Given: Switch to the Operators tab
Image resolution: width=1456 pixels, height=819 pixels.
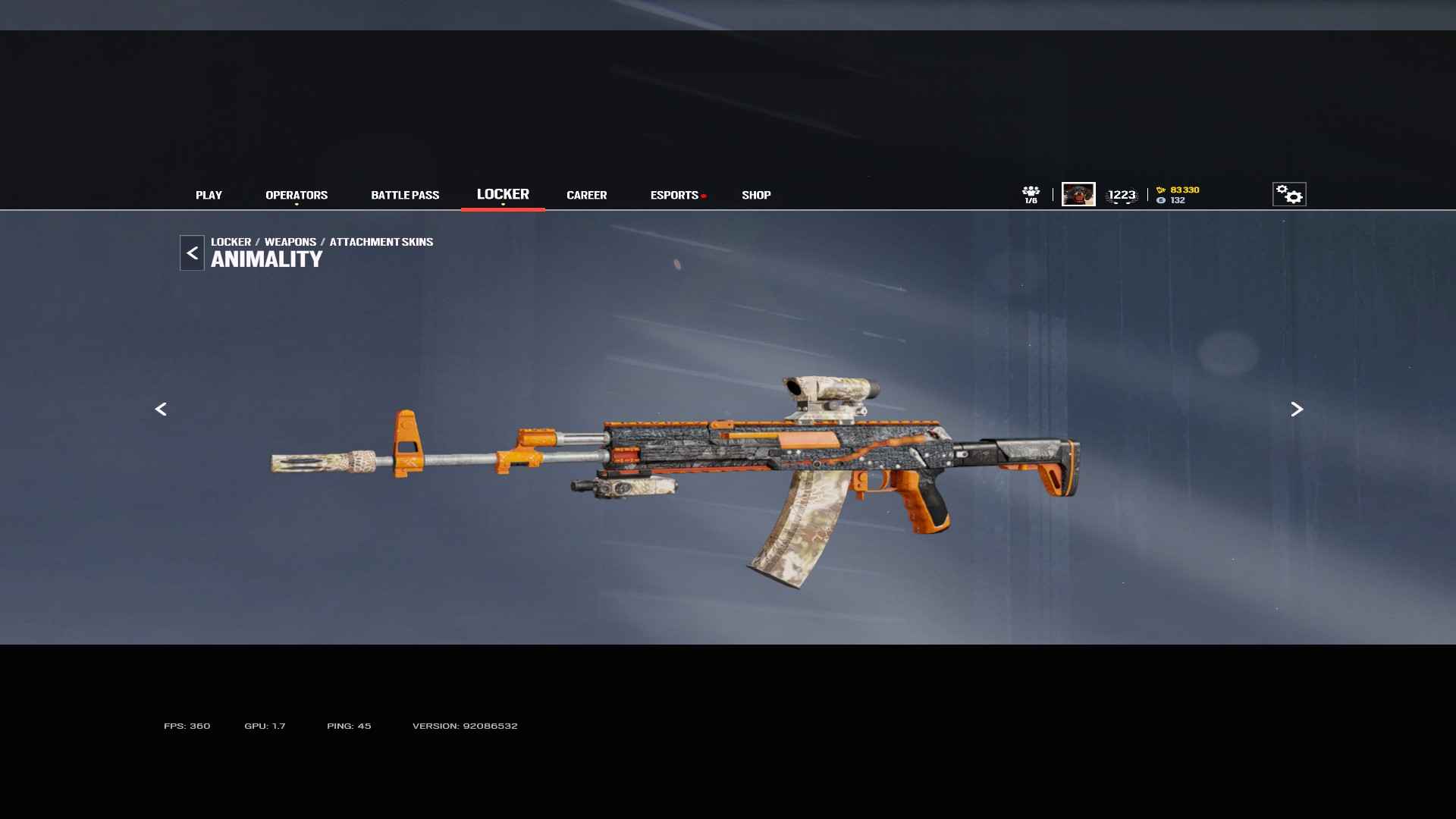Looking at the screenshot, I should [x=297, y=195].
